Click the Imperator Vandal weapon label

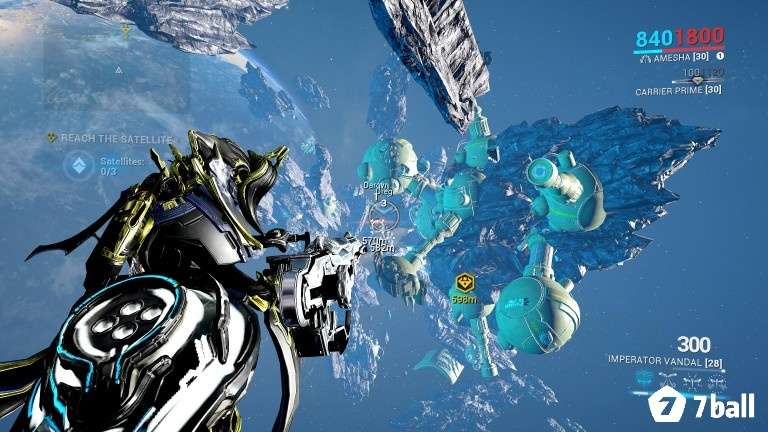[x=663, y=358]
